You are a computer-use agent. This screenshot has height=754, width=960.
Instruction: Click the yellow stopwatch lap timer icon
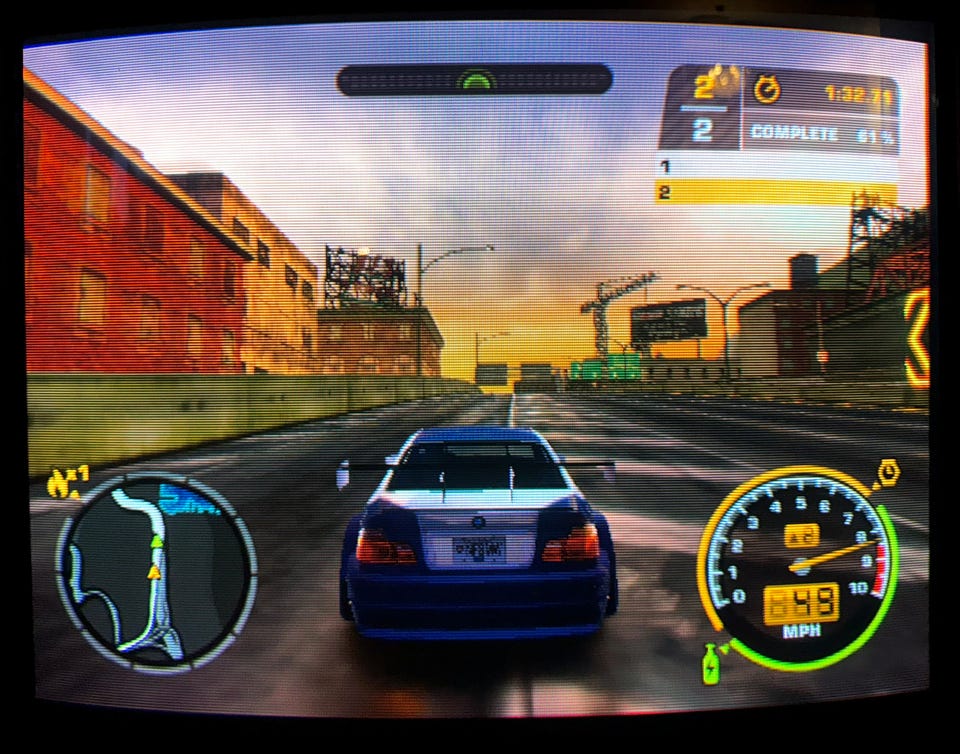pos(767,92)
